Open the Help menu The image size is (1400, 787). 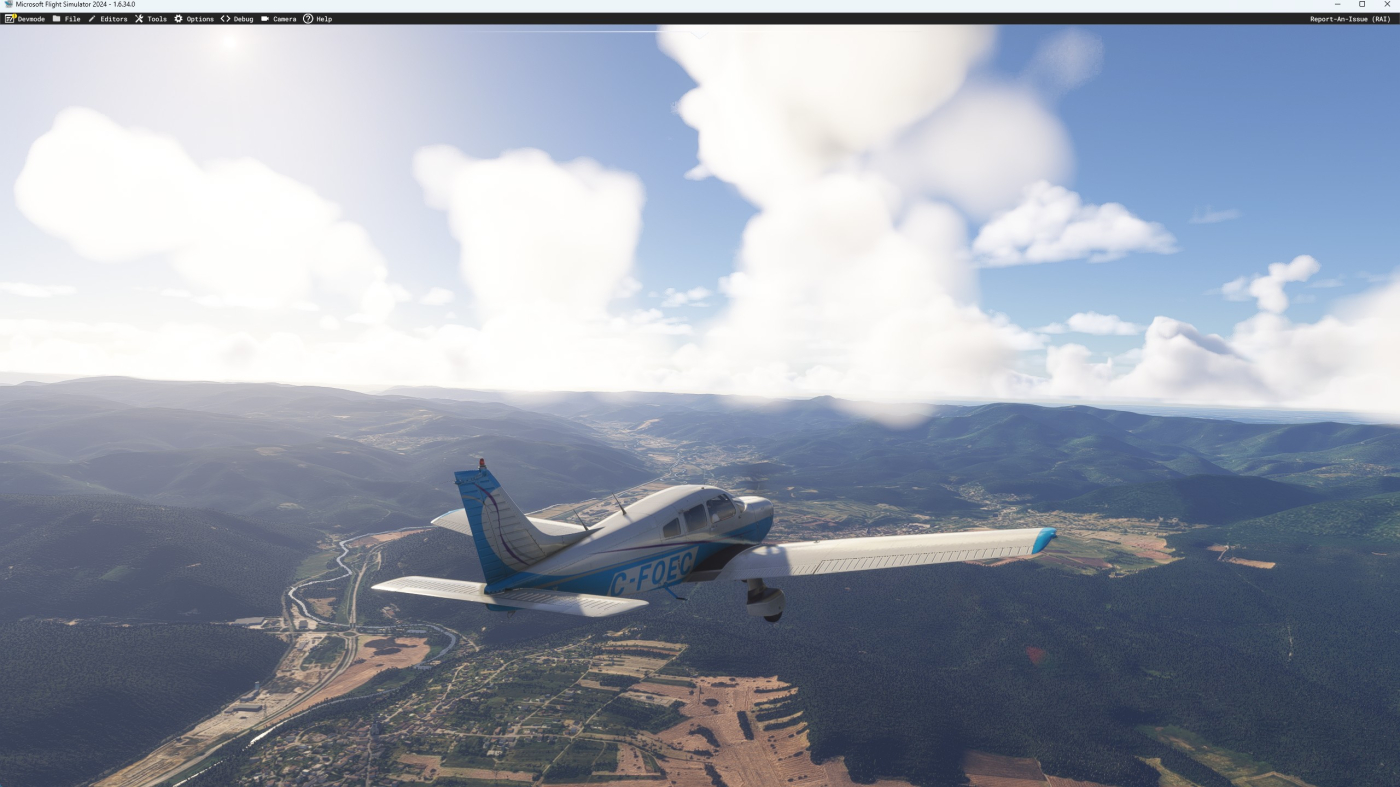pos(318,19)
